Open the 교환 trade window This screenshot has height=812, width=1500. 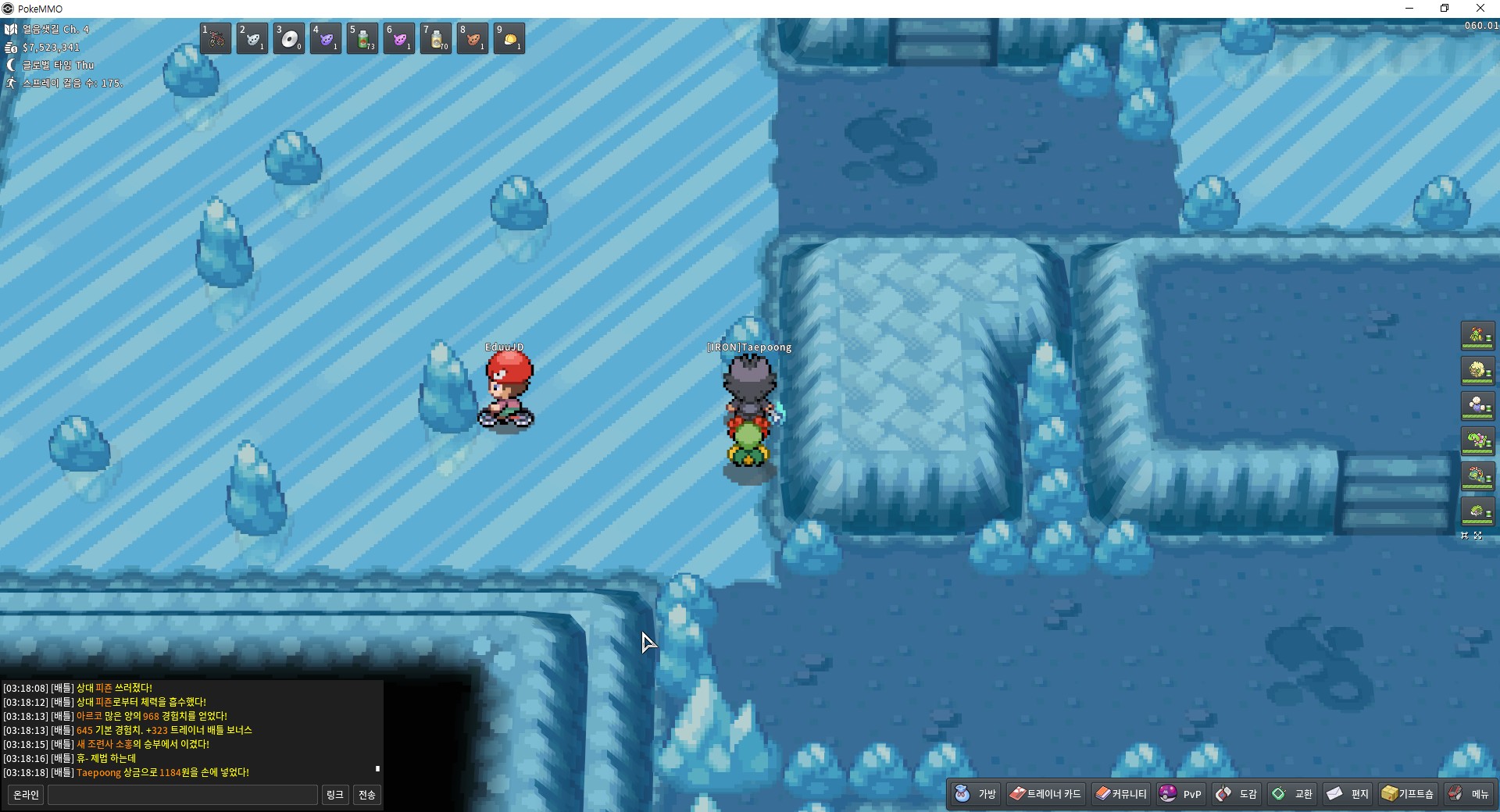pyautogui.click(x=1292, y=794)
